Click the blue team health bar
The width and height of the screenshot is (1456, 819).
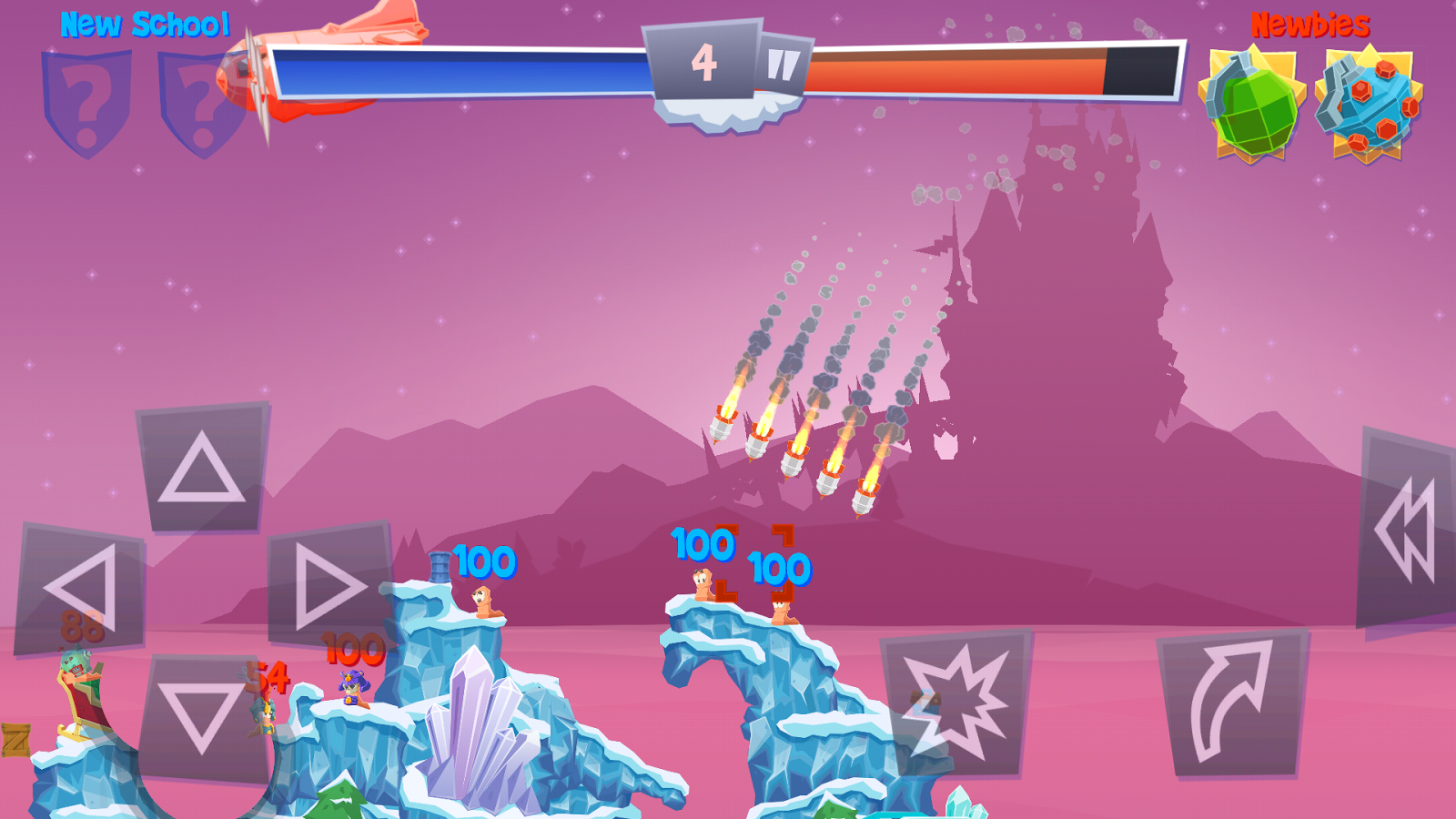tap(455, 71)
